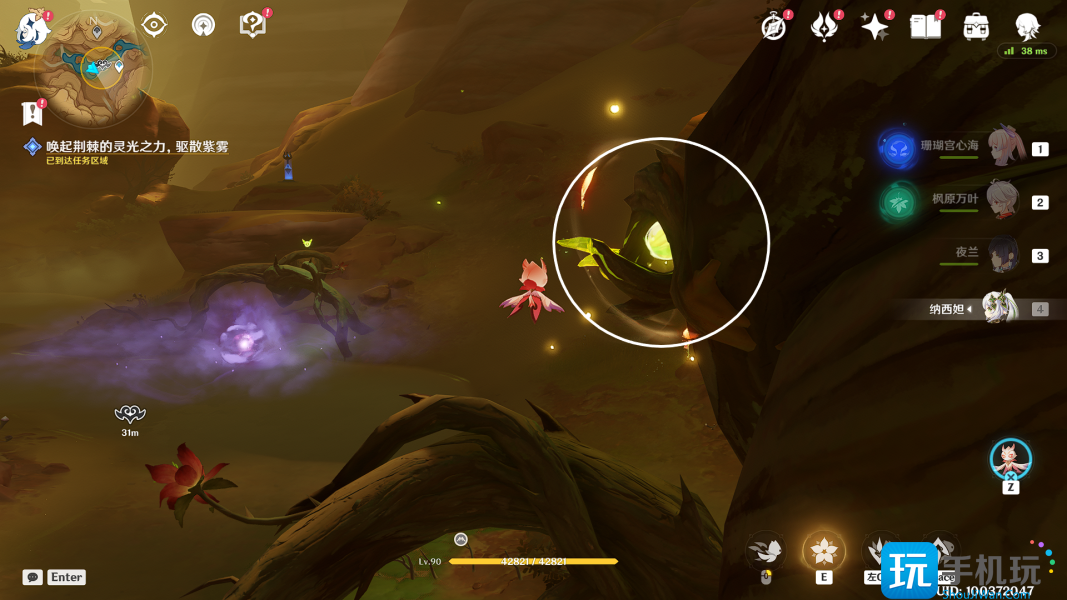Open the backpack inventory
Image resolution: width=1067 pixels, height=600 pixels.
pos(976,27)
